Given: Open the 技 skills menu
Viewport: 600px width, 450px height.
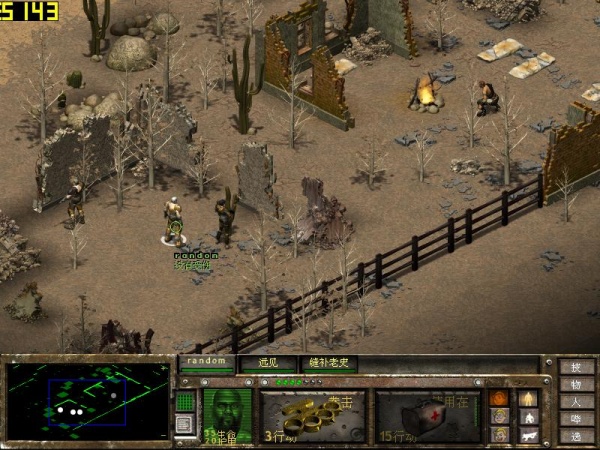Looking at the screenshot, I should (x=576, y=367).
